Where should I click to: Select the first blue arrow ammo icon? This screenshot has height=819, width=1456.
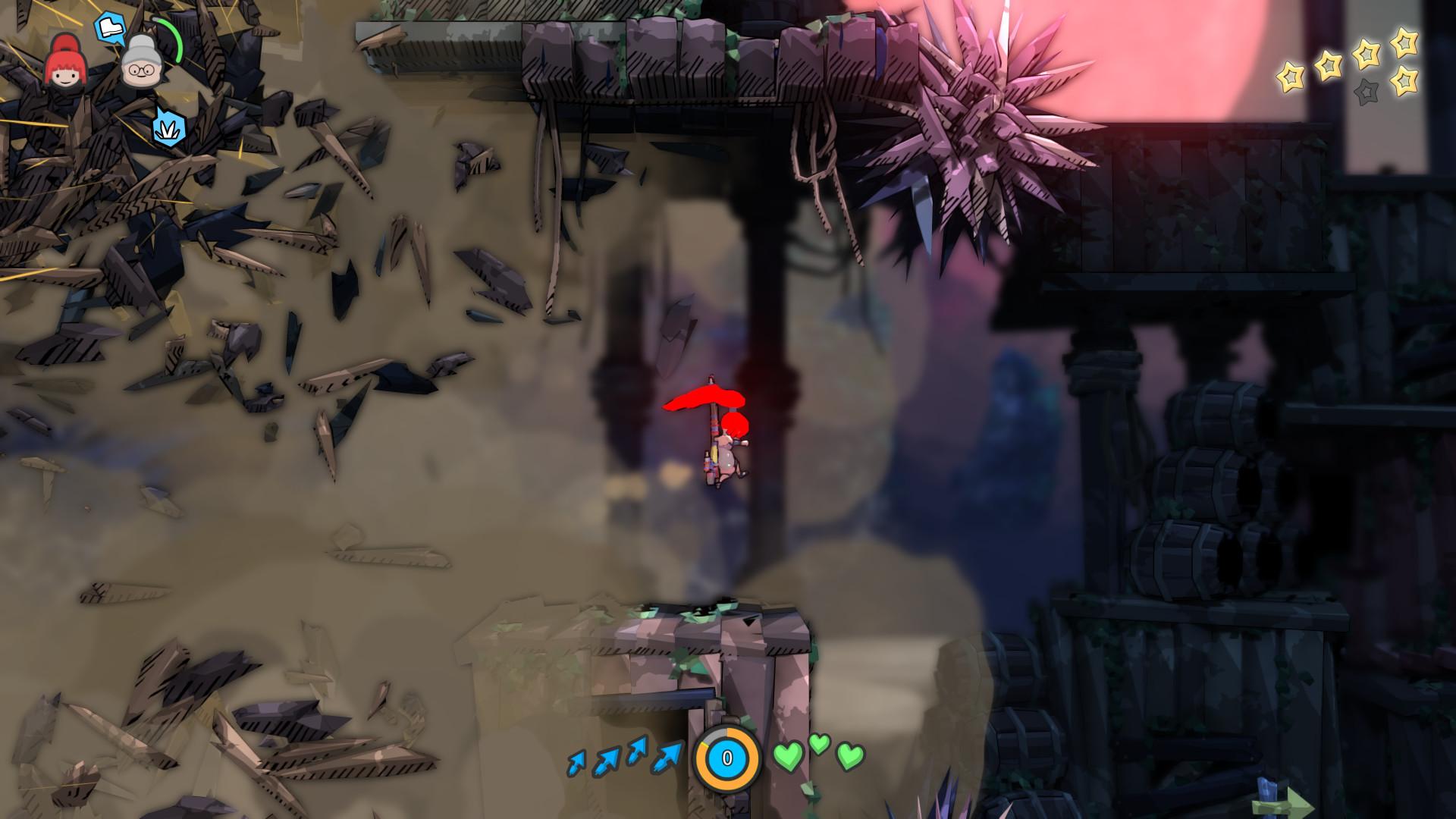(x=578, y=762)
